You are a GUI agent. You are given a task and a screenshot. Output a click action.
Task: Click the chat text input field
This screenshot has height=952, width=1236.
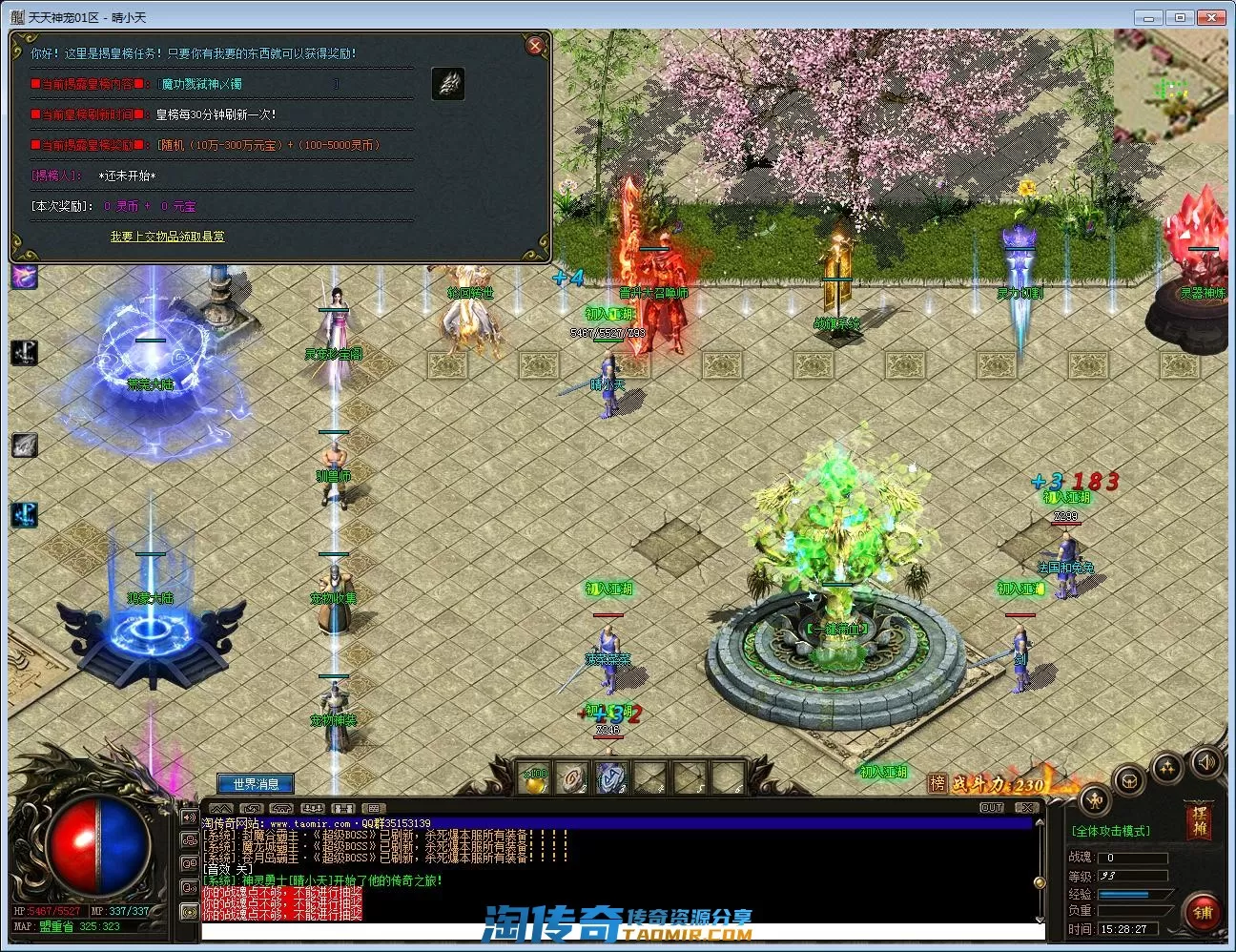[620, 931]
